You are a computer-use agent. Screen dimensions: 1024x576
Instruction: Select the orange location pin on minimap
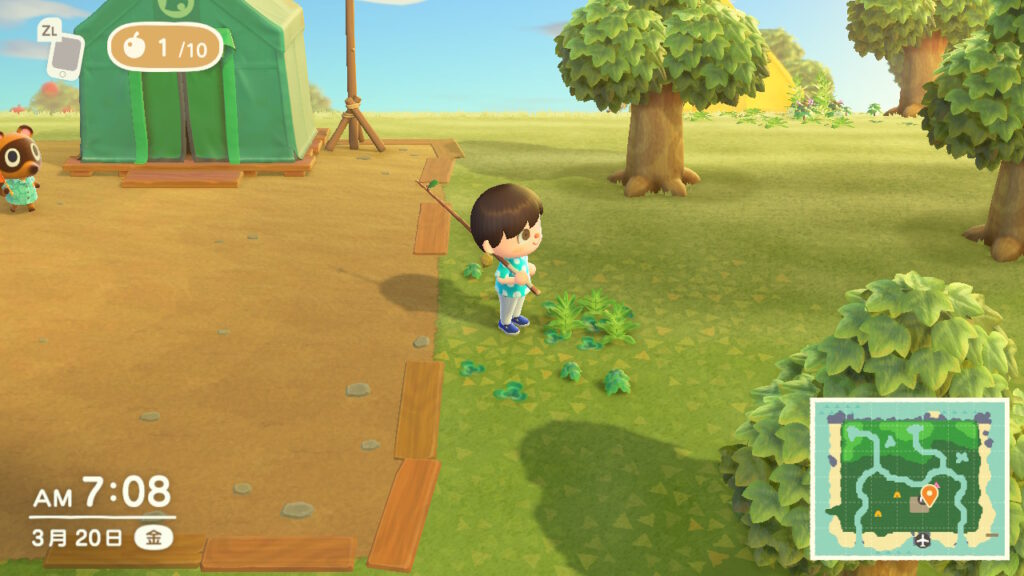click(x=929, y=493)
